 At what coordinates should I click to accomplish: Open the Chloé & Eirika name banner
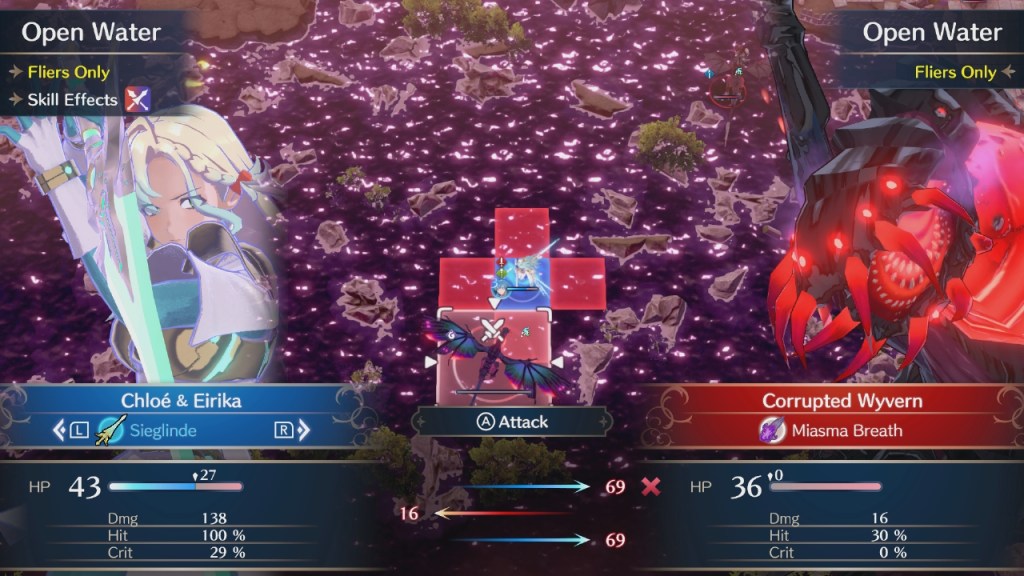point(181,400)
